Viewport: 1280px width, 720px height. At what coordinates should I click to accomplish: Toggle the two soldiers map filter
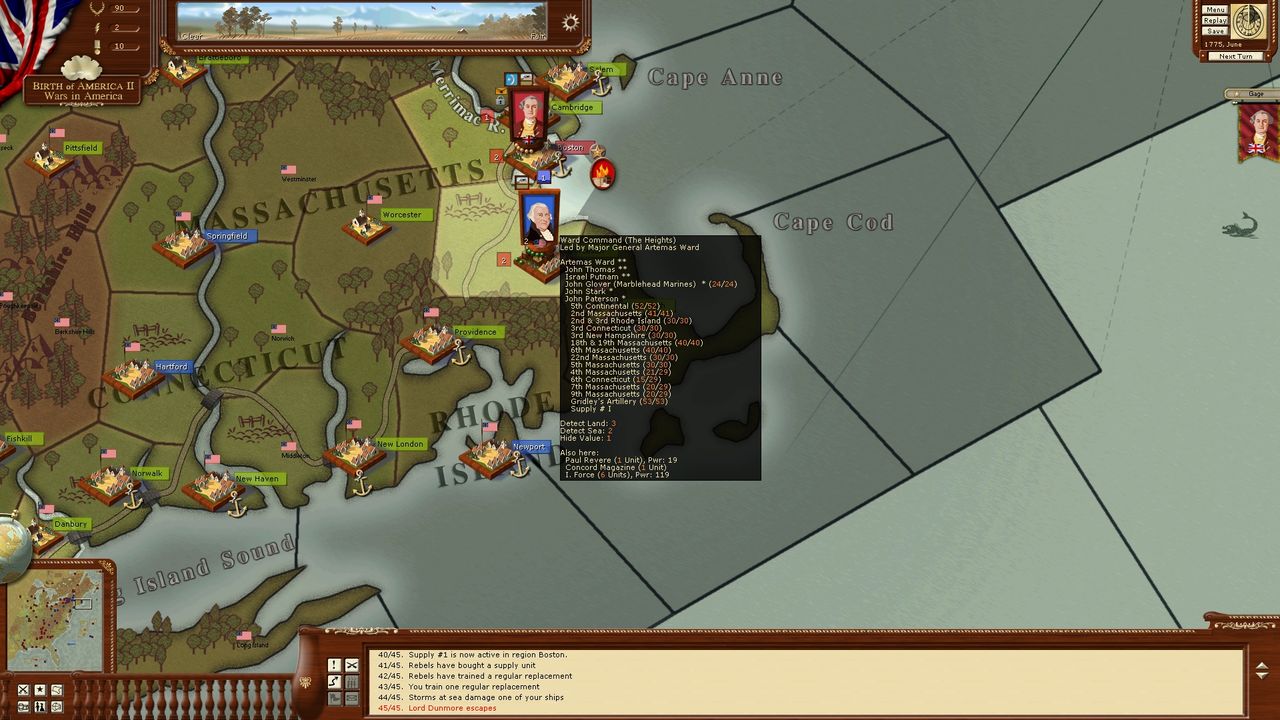pos(40,707)
